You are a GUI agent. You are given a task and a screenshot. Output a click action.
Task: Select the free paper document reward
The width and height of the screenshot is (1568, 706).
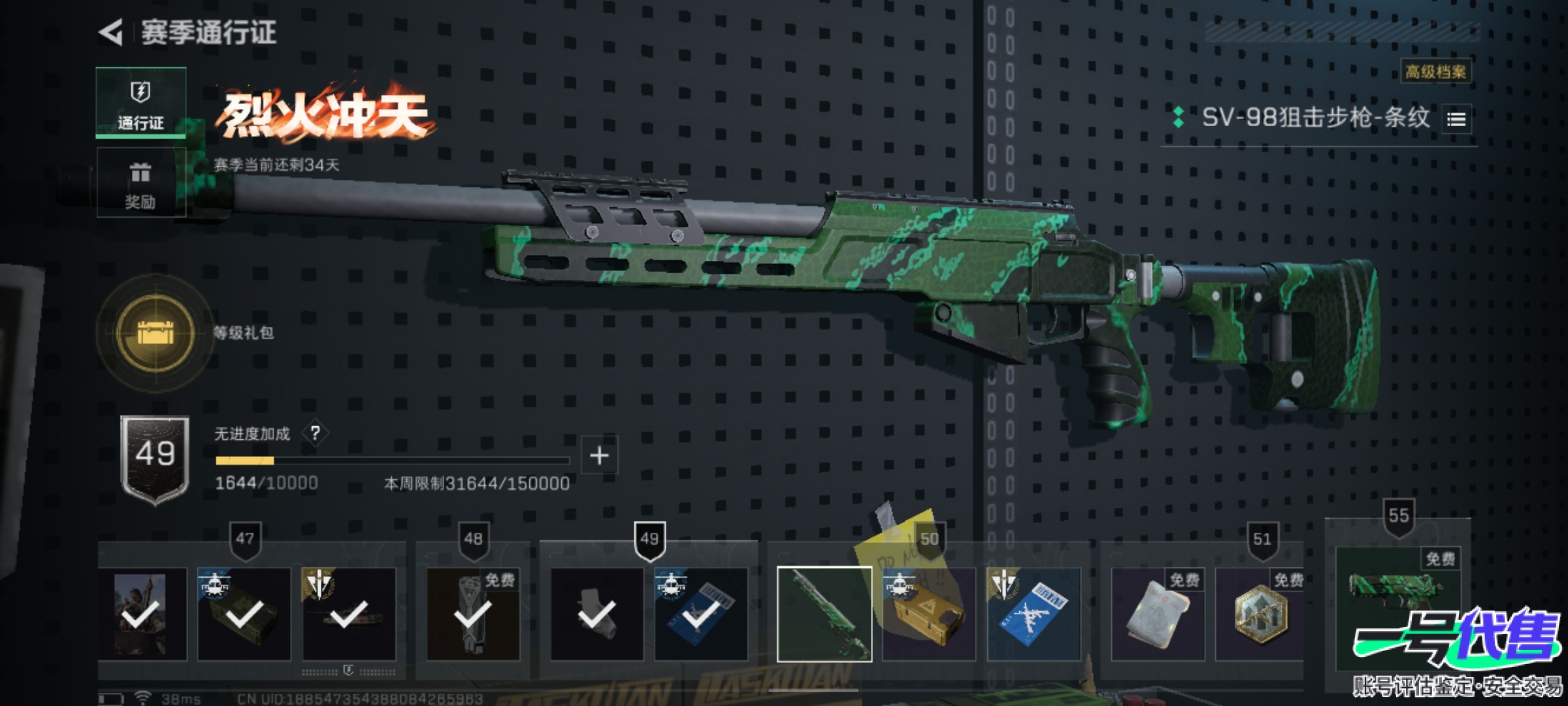[1157, 614]
